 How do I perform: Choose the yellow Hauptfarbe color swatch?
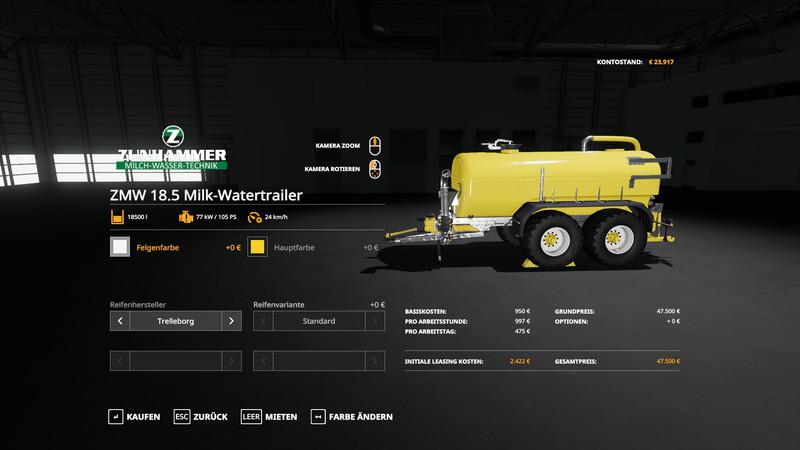click(x=258, y=247)
